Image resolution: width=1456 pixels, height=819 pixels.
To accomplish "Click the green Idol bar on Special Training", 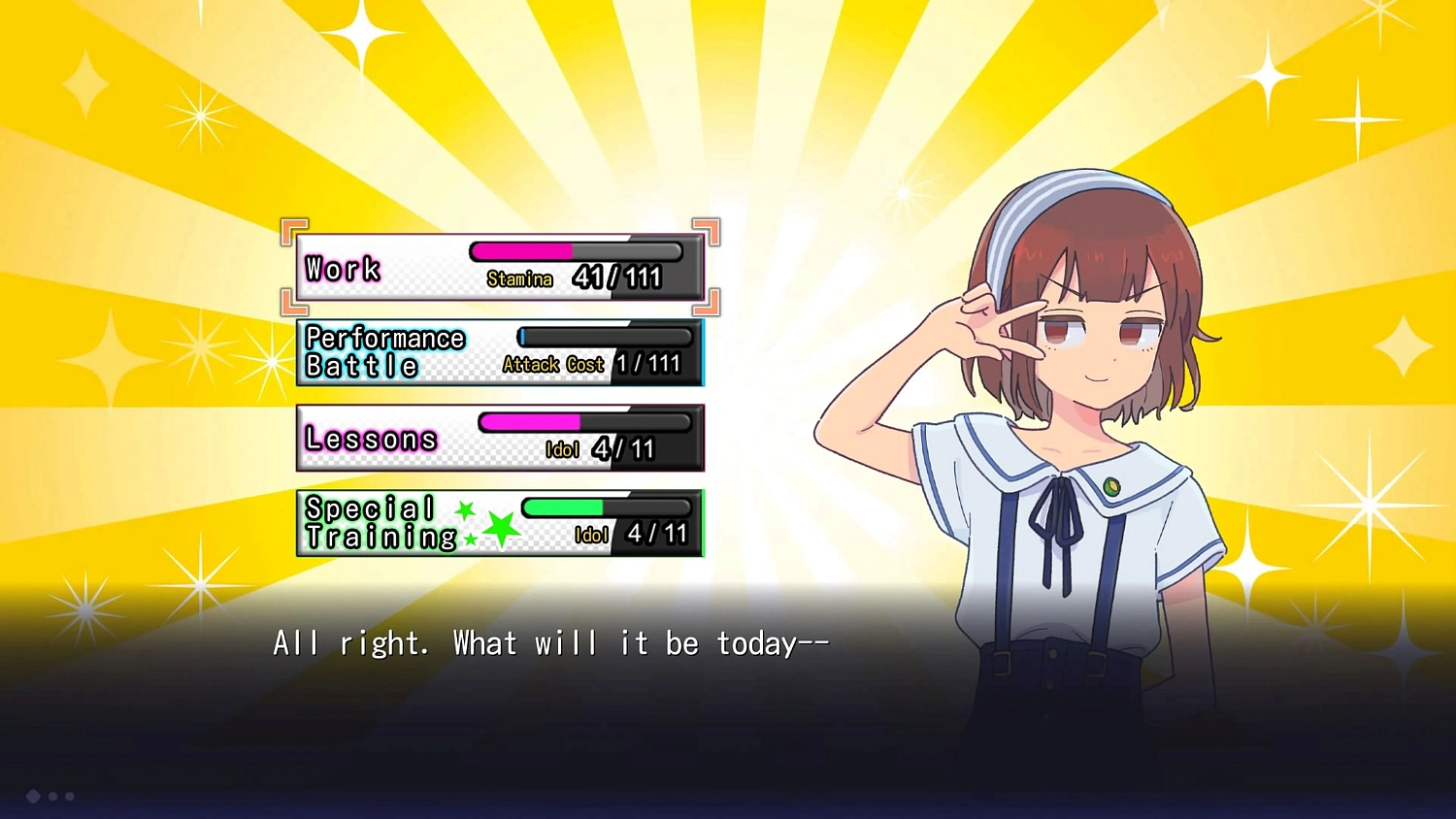I will click(x=563, y=506).
